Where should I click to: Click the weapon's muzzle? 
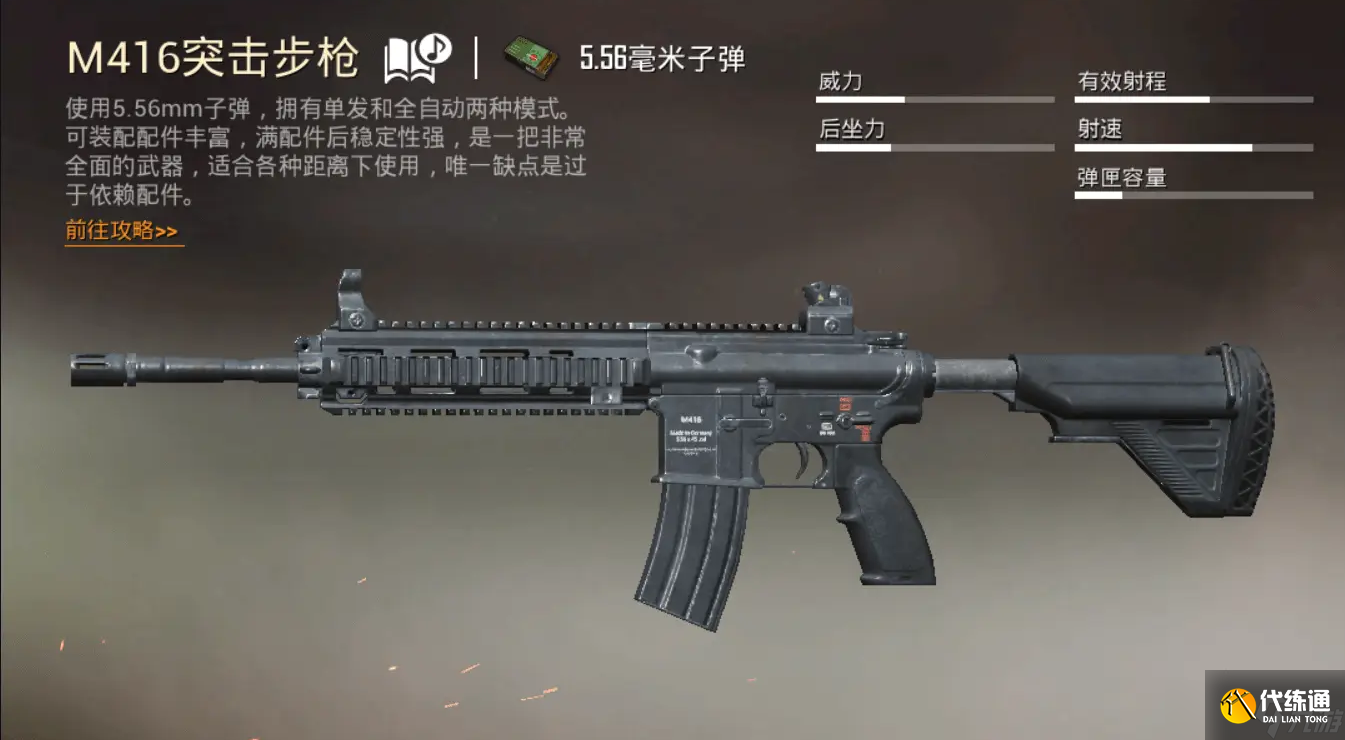click(x=95, y=372)
